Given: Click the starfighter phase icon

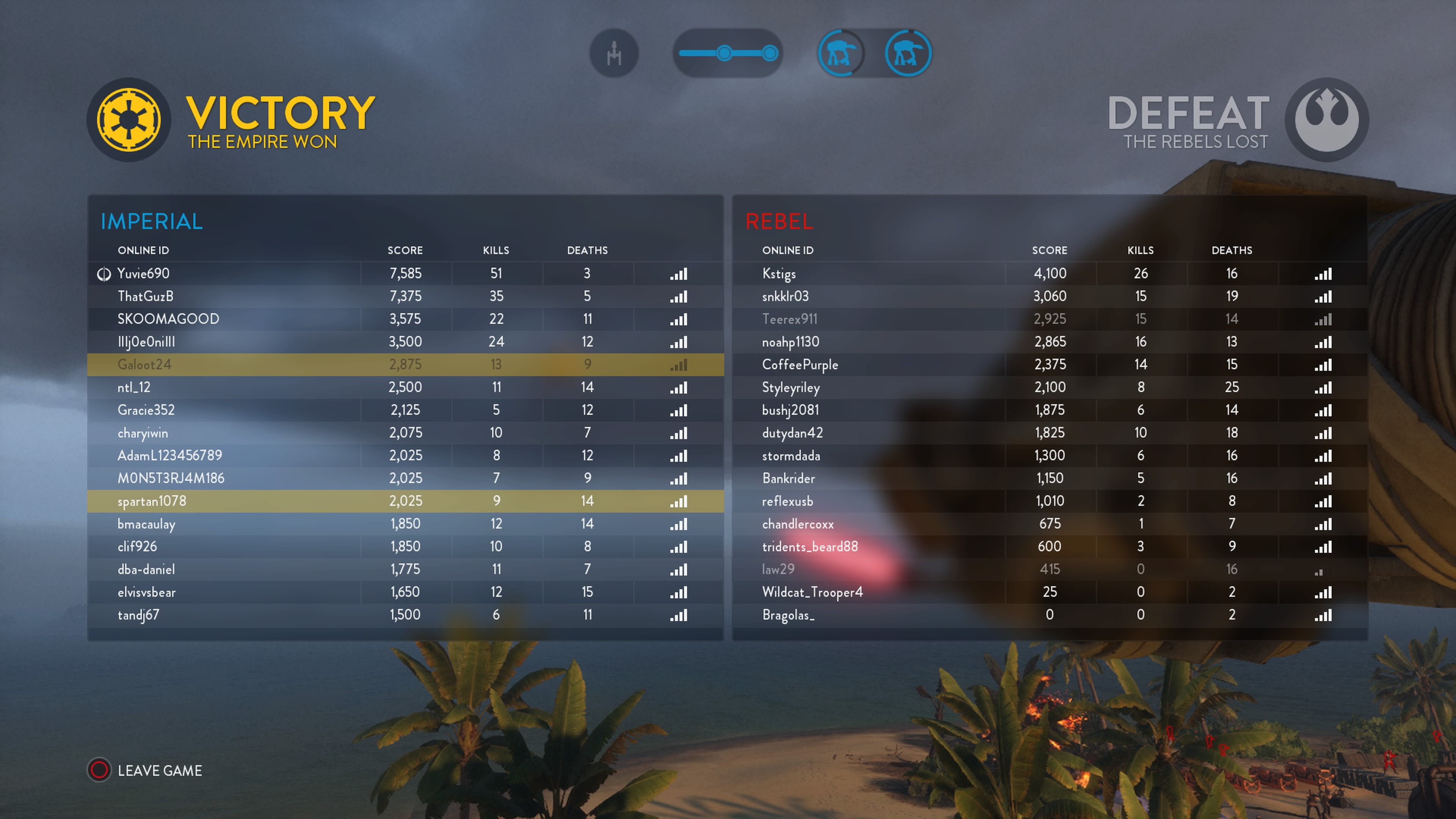Looking at the screenshot, I should tap(614, 54).
